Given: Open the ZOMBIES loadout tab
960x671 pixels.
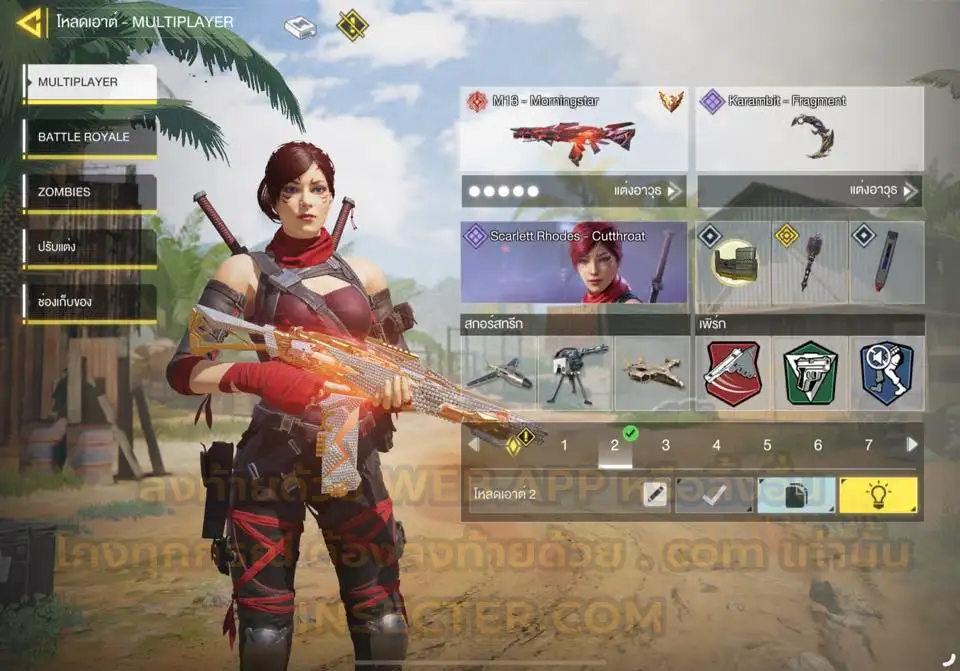Looking at the screenshot, I should (90, 192).
